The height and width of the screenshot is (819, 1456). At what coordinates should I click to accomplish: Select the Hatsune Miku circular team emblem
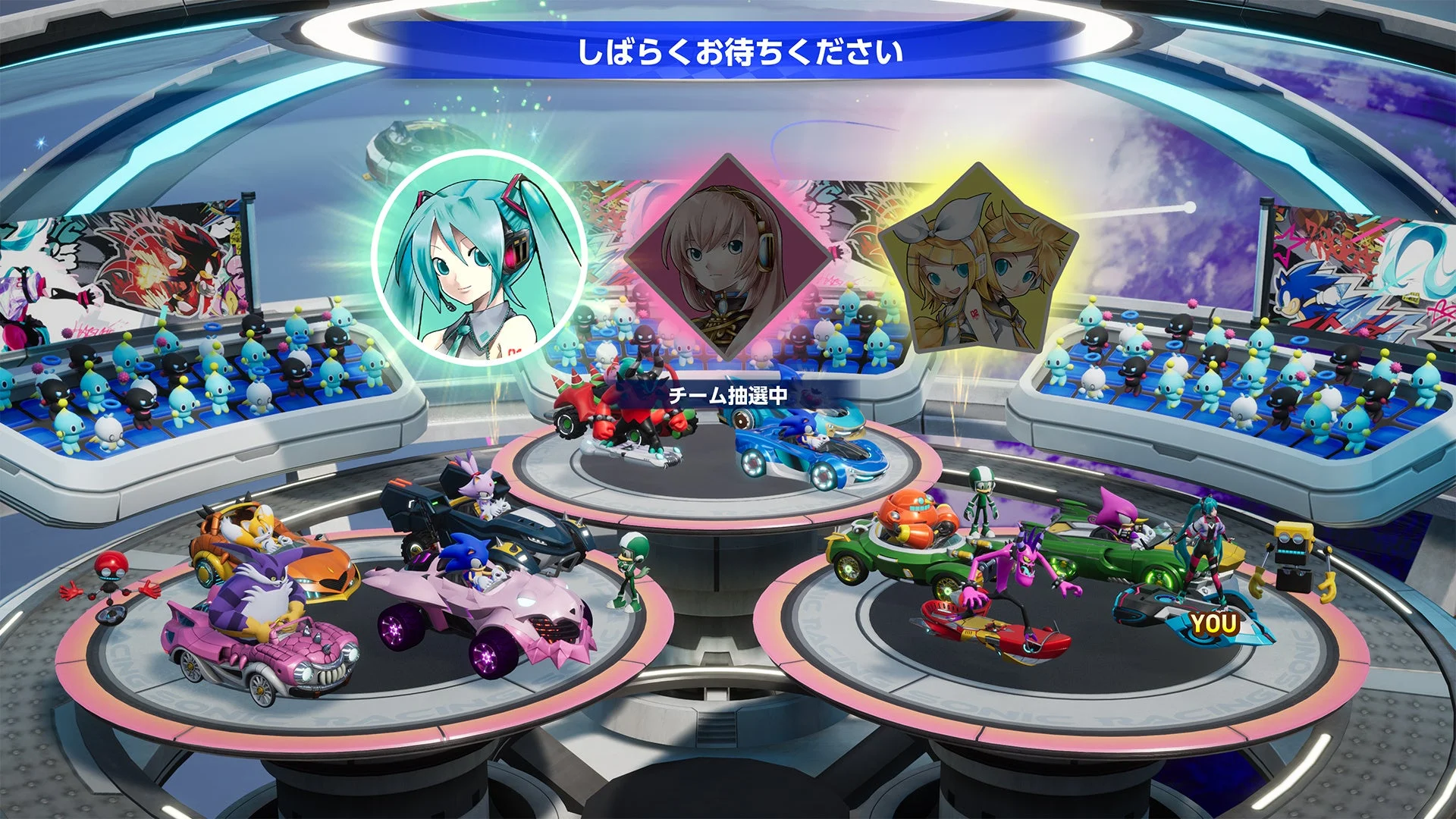pos(479,258)
